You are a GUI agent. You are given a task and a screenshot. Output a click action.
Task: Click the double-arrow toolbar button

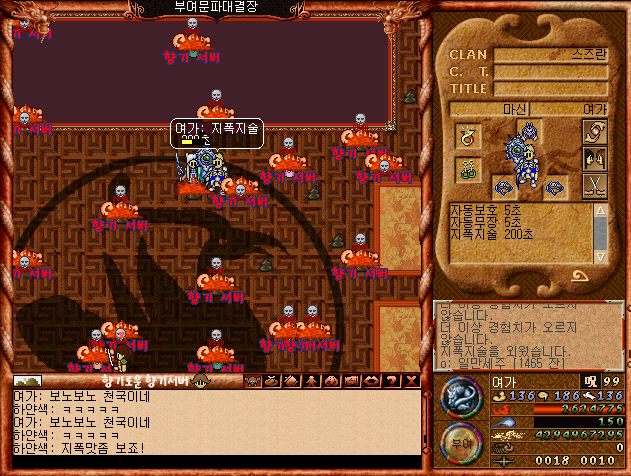click(x=371, y=381)
